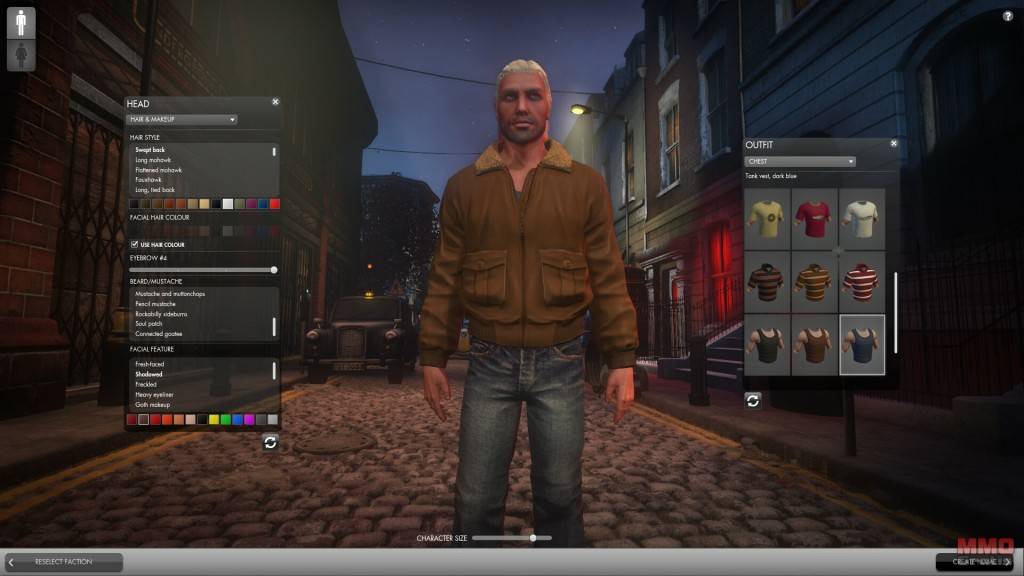
Task: Select the yellow t-shirt thumbnail
Action: (x=767, y=218)
